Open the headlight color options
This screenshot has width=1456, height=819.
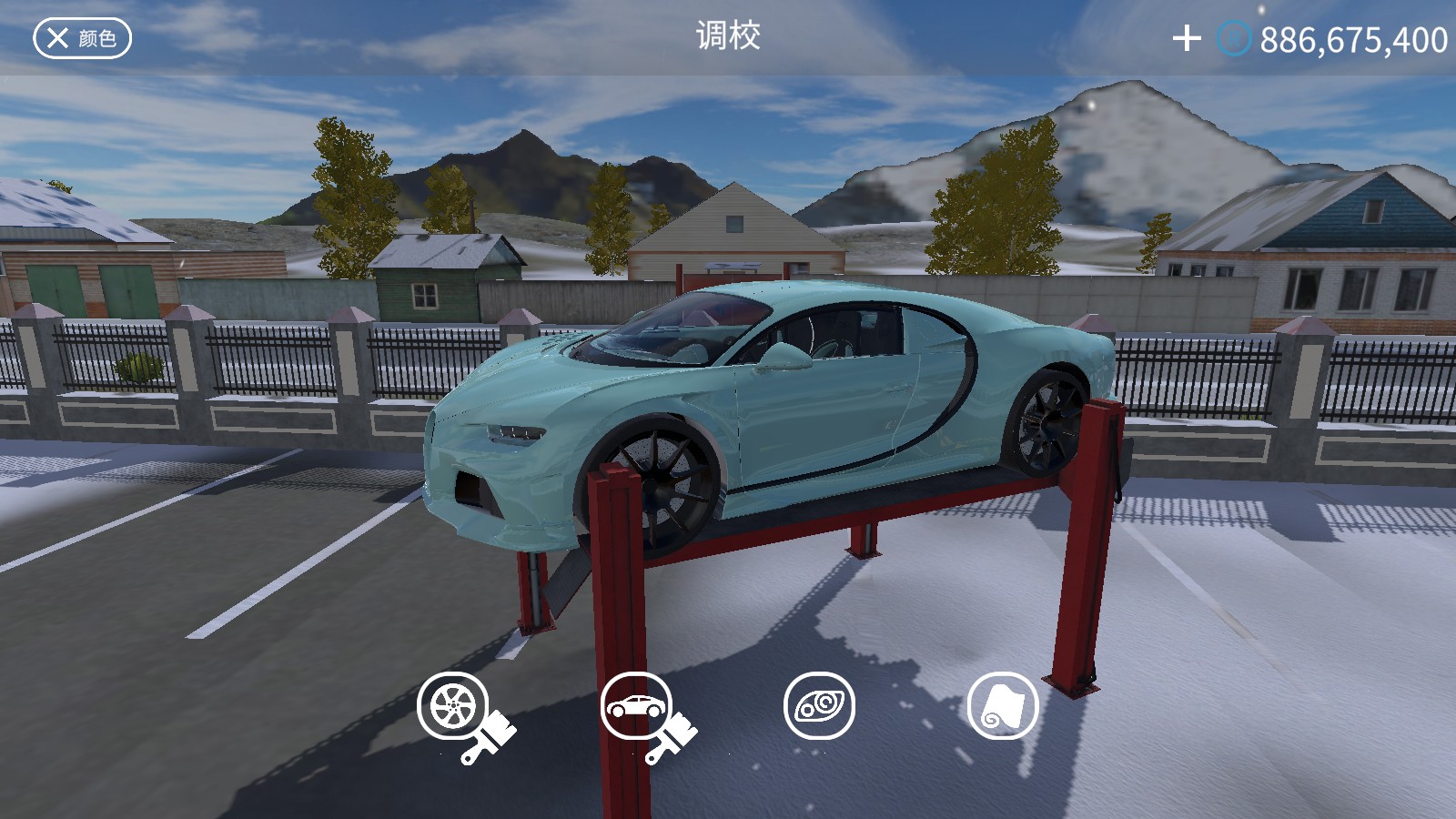pos(820,706)
